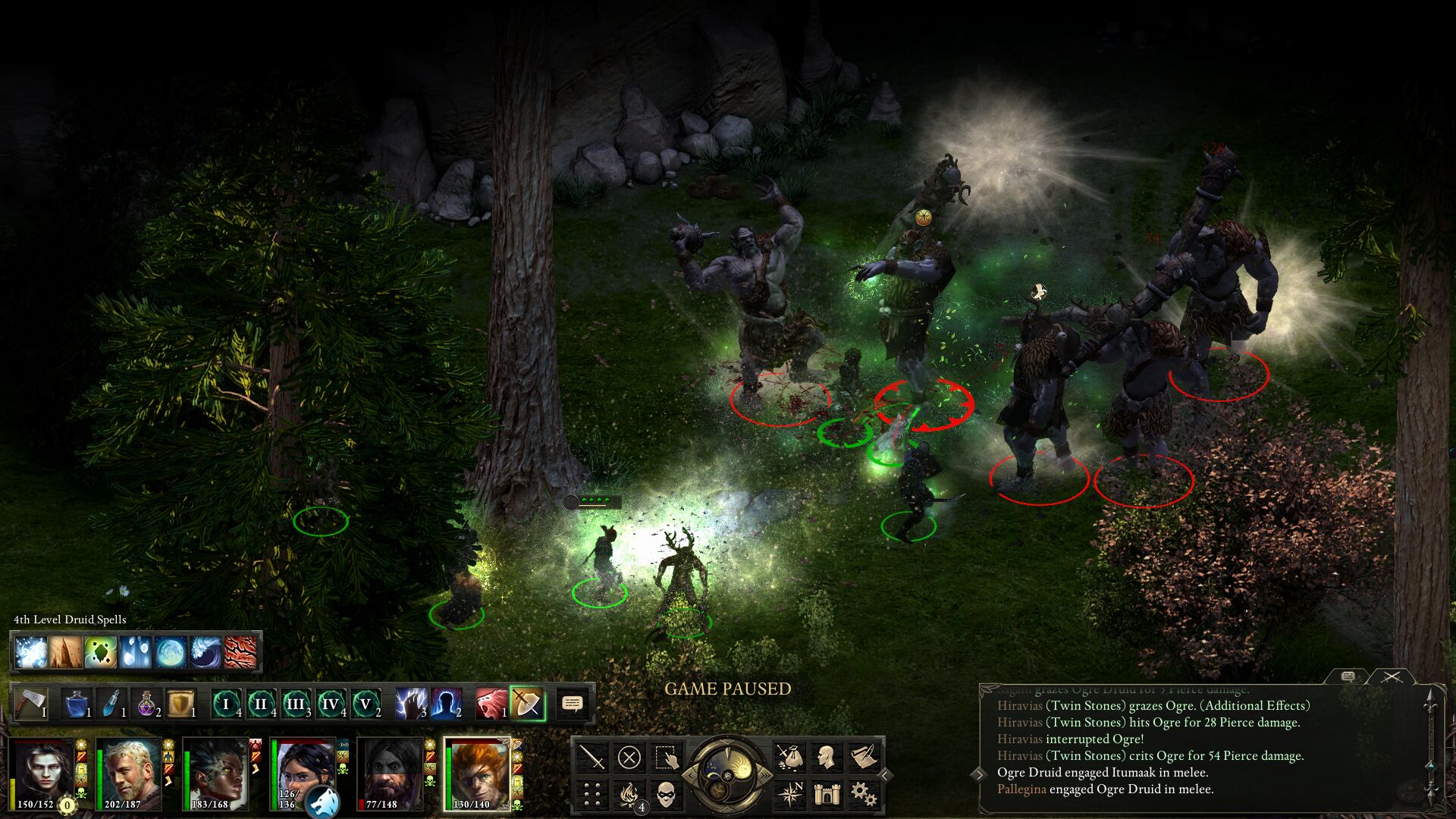1456x819 pixels.
Task: Open the stronghold castle icon
Action: tap(827, 794)
